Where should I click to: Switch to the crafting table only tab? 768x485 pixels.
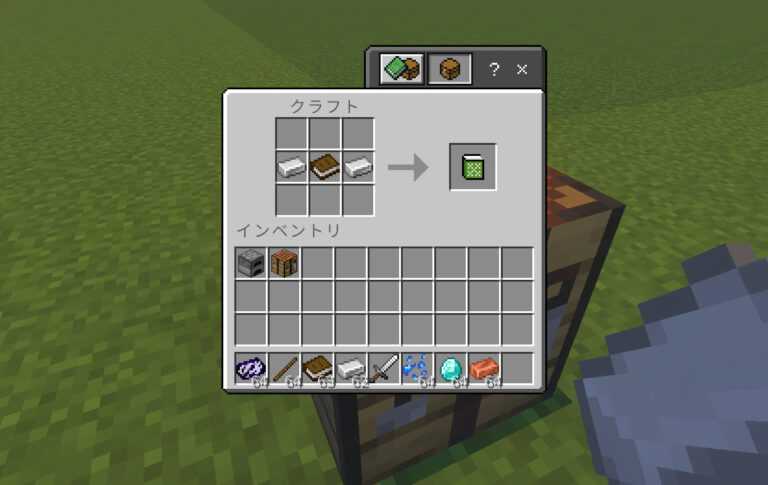tap(449, 69)
